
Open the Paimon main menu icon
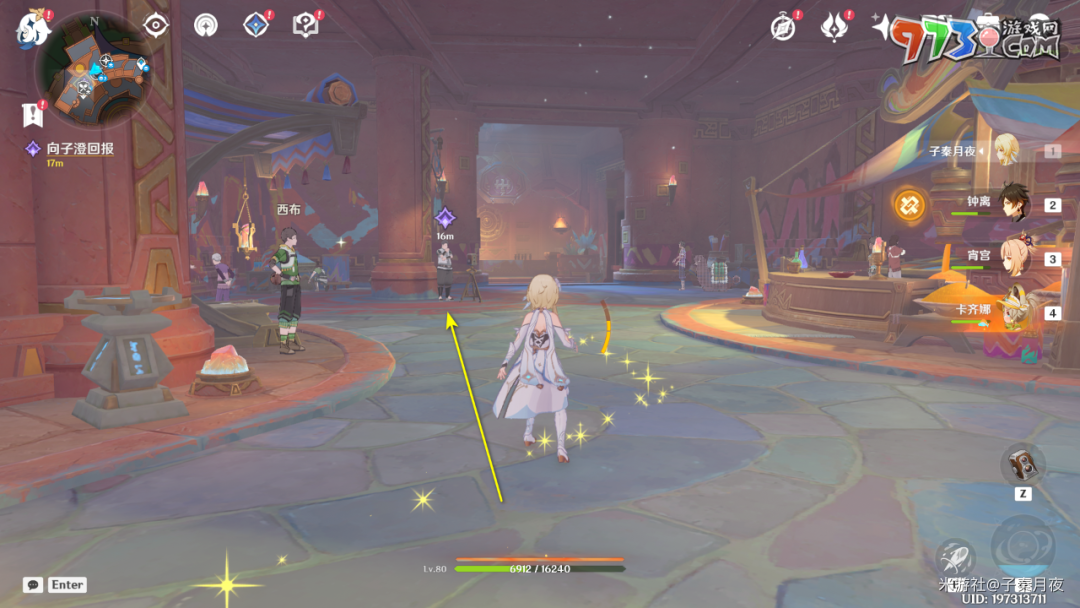pos(32,29)
